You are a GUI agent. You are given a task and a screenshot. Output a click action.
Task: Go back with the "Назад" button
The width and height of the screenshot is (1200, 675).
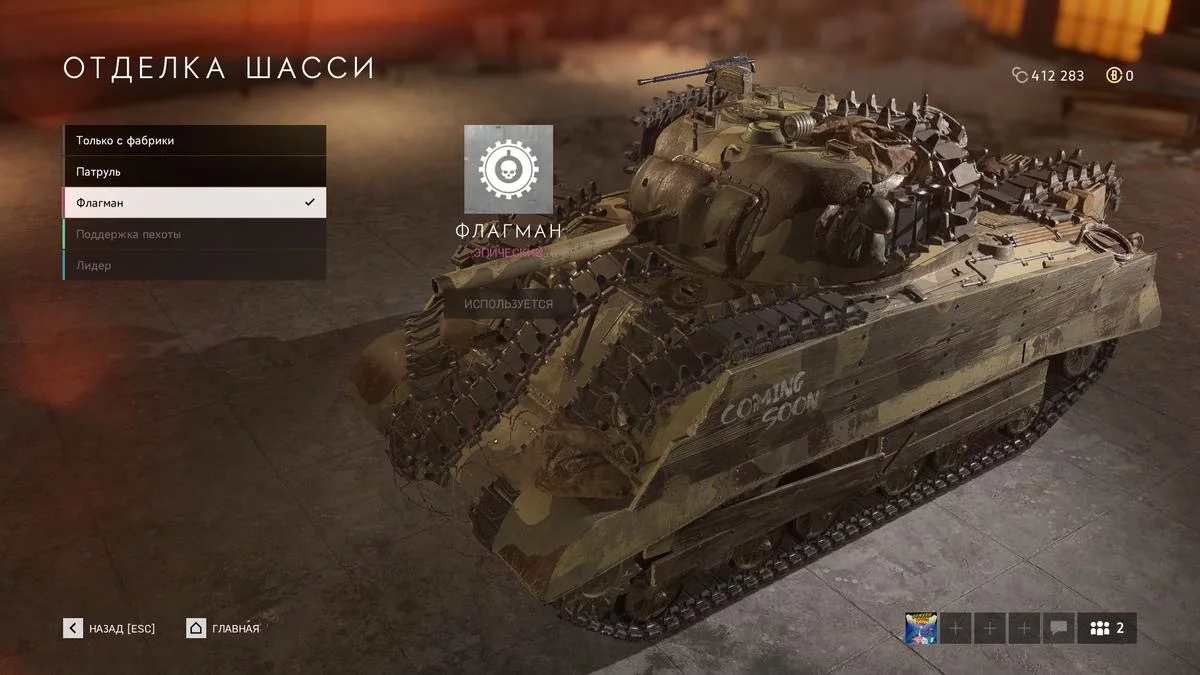tap(110, 628)
